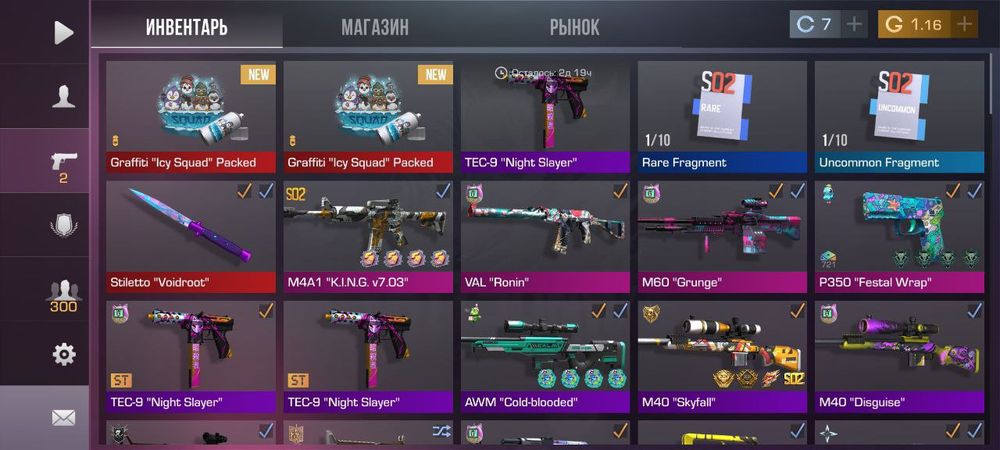Open the Рынок tab
Viewport: 1000px width, 450px height.
[x=575, y=27]
